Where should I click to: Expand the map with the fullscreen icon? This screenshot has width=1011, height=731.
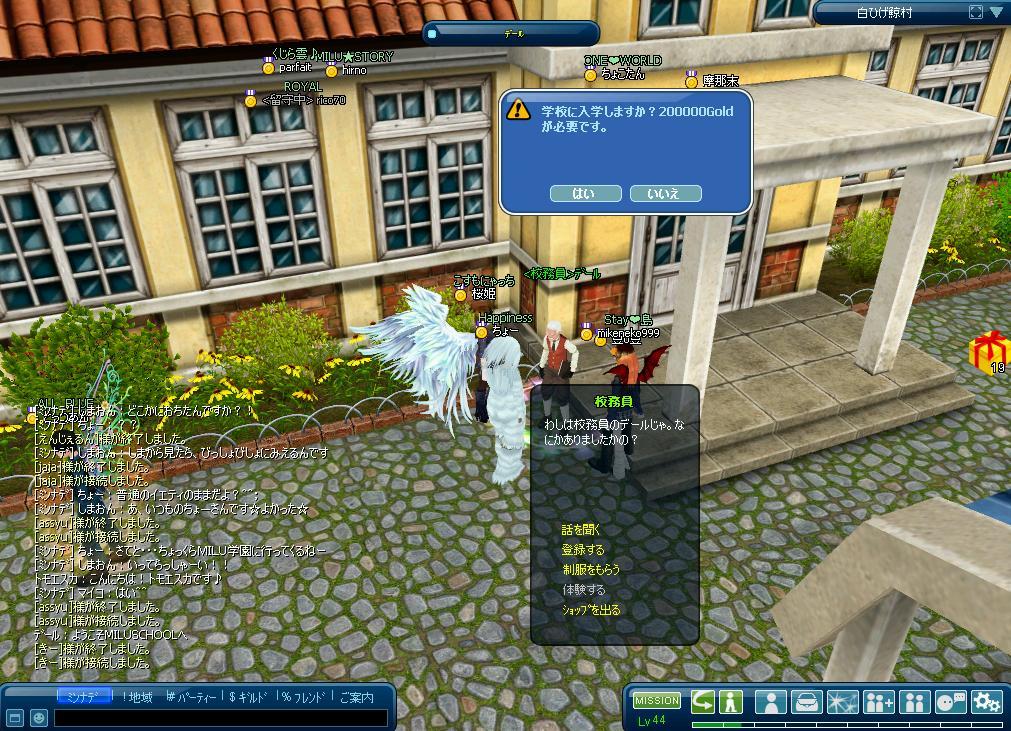[x=976, y=12]
